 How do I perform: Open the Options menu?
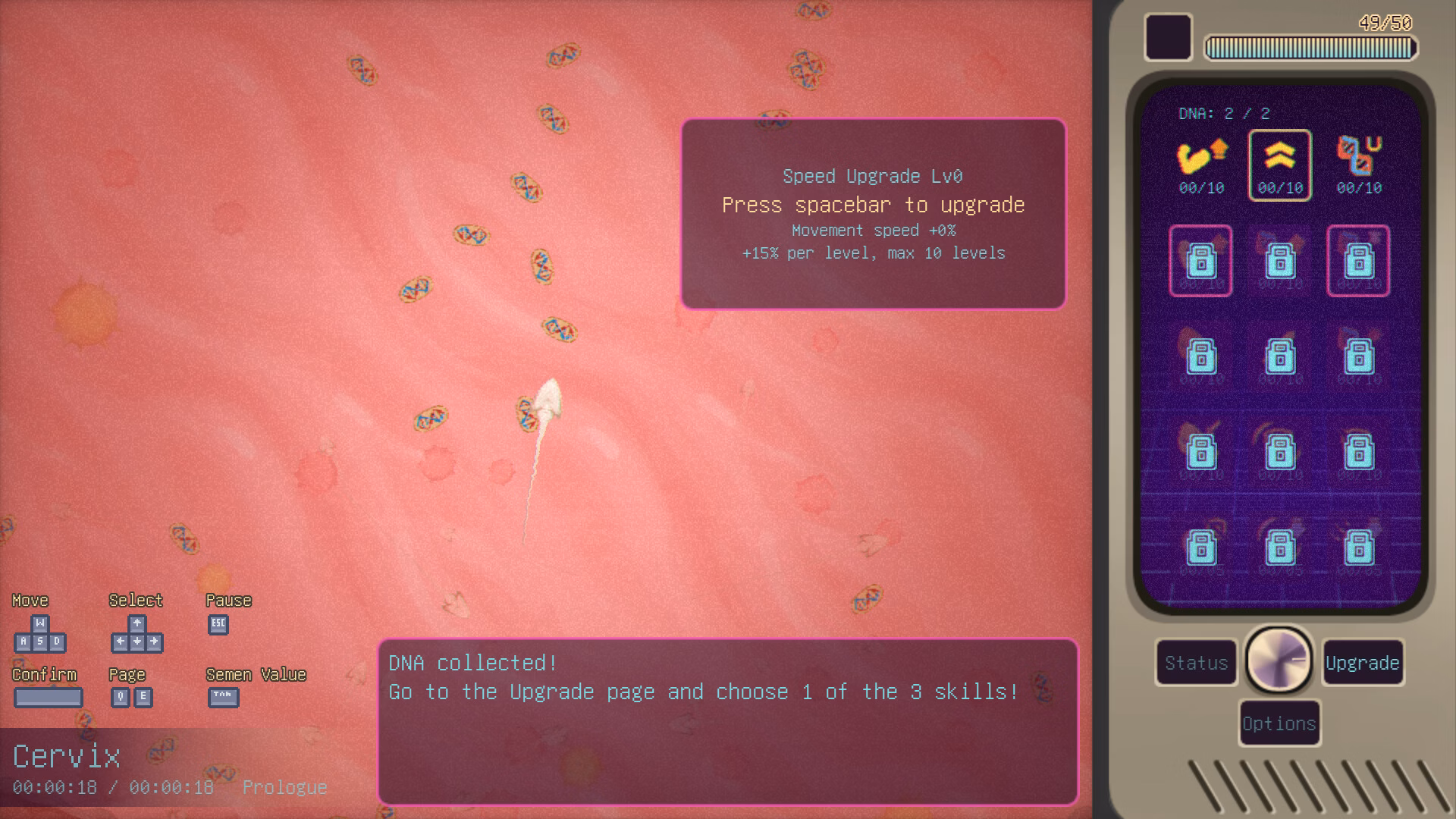click(x=1279, y=723)
